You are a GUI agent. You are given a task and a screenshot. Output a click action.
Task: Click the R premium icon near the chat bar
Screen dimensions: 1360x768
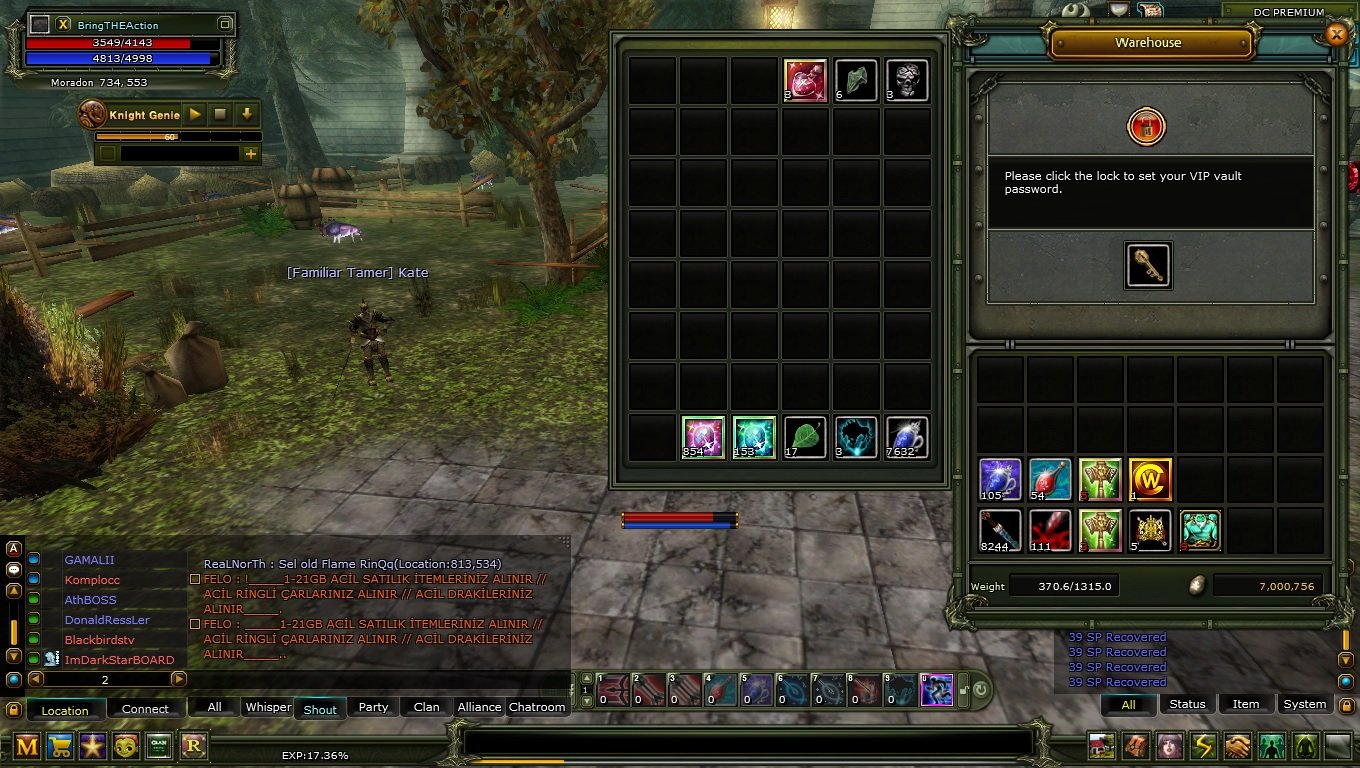tap(196, 745)
